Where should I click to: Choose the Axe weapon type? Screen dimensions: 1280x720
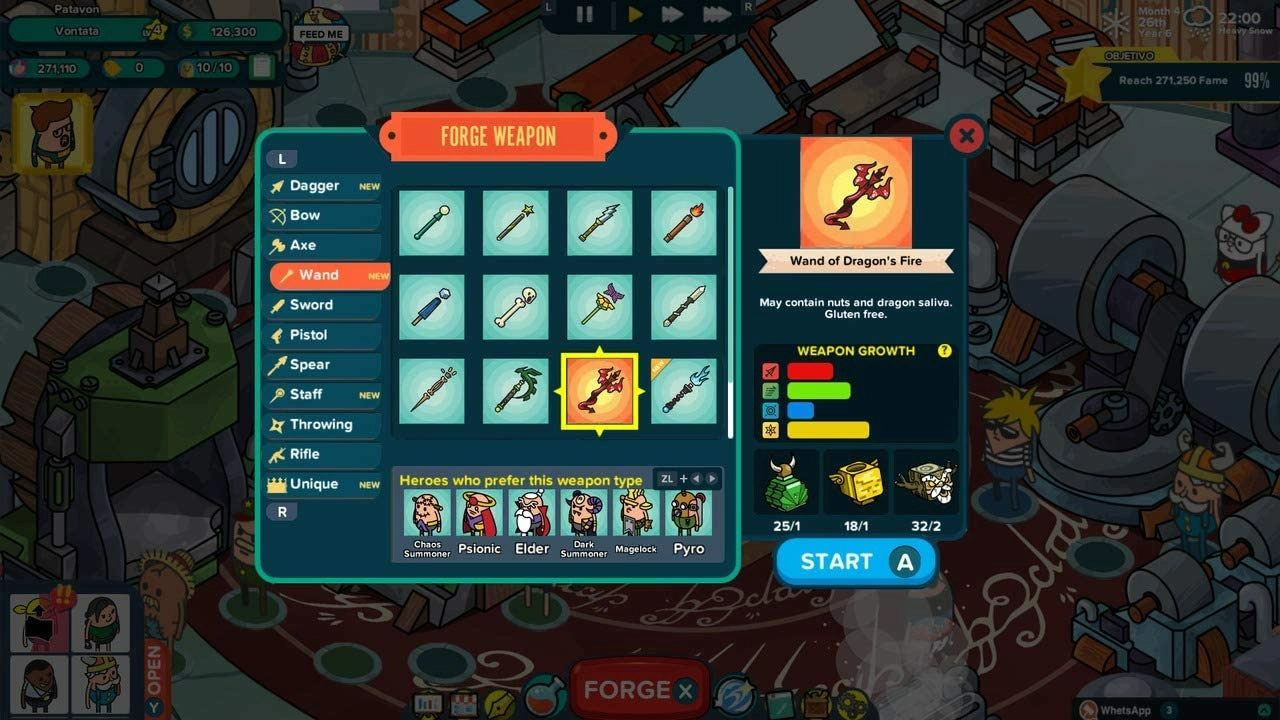pyautogui.click(x=303, y=245)
